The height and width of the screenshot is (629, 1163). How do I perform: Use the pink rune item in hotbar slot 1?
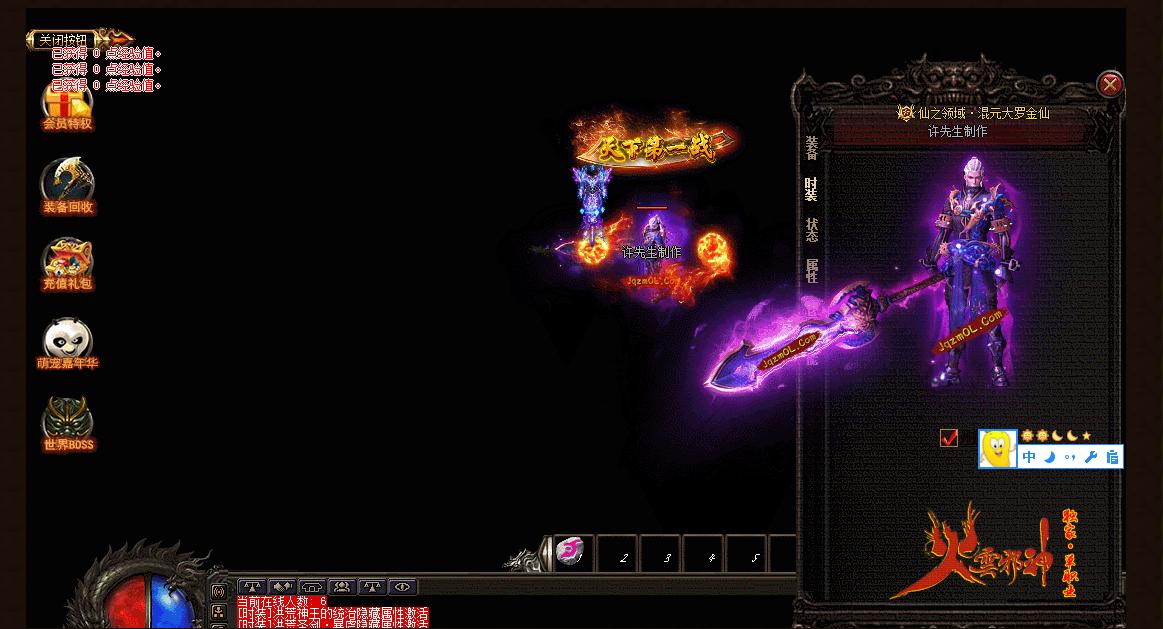coord(571,553)
